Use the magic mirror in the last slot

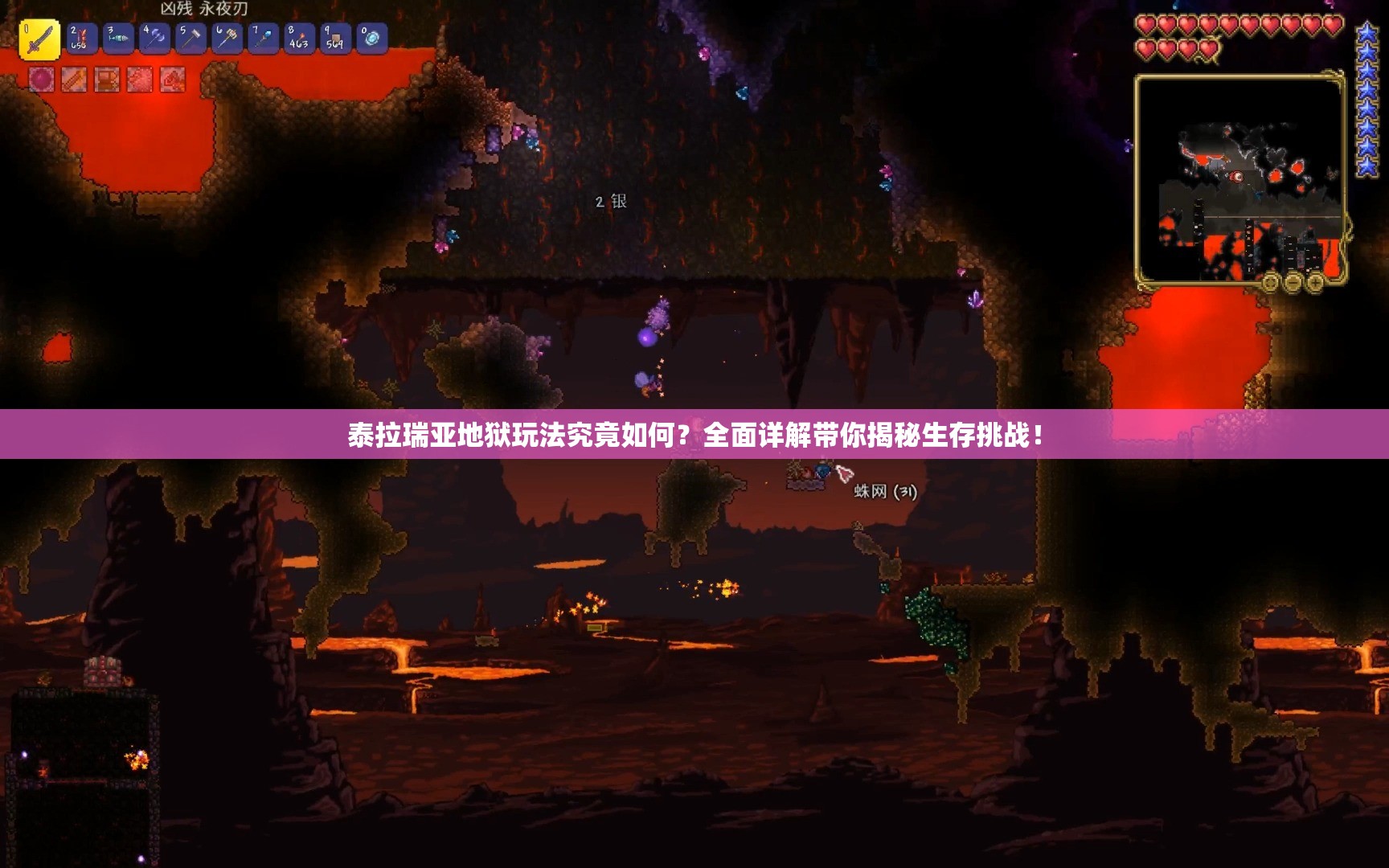pos(371,39)
